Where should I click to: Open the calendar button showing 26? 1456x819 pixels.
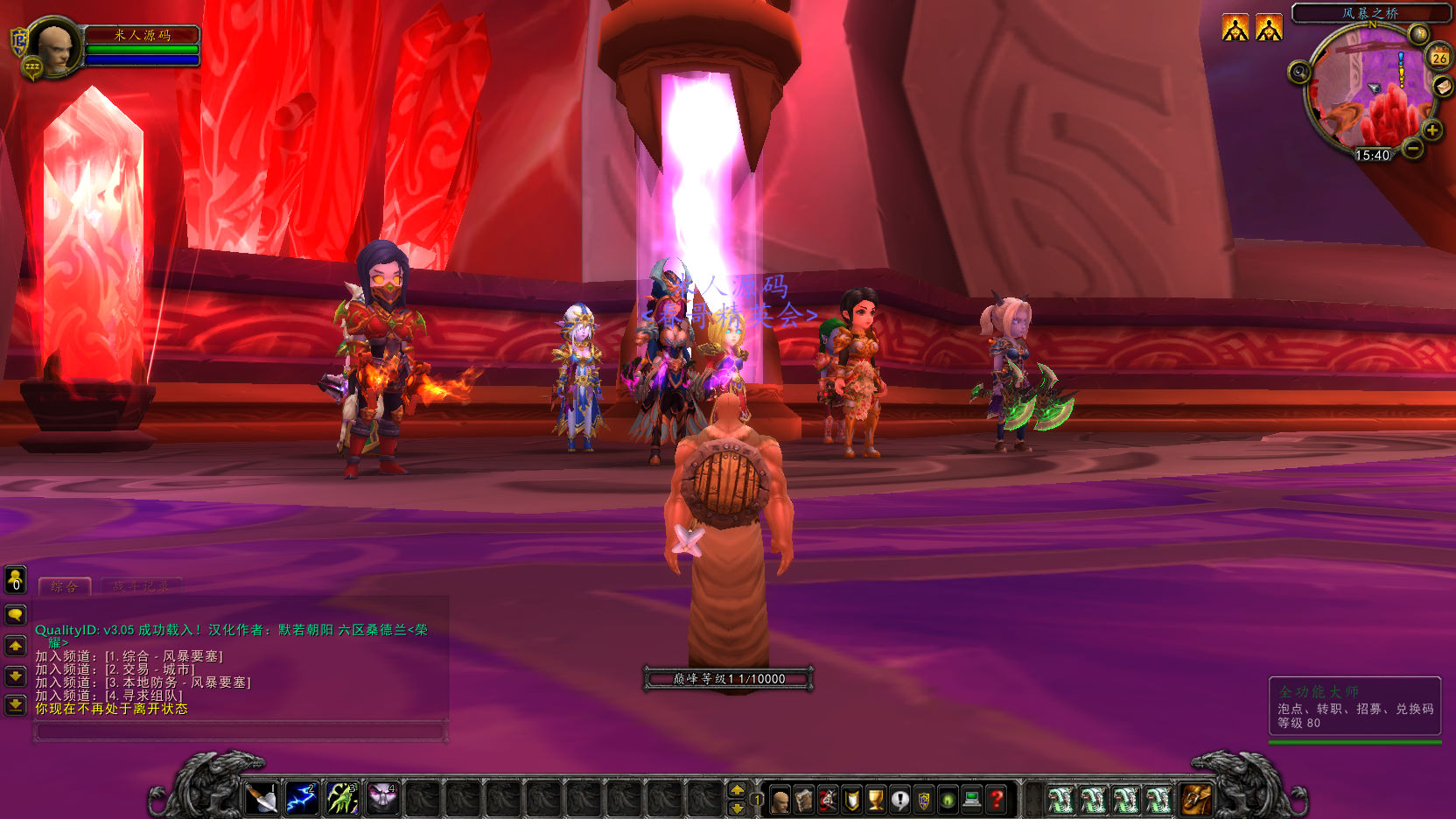point(1439,58)
